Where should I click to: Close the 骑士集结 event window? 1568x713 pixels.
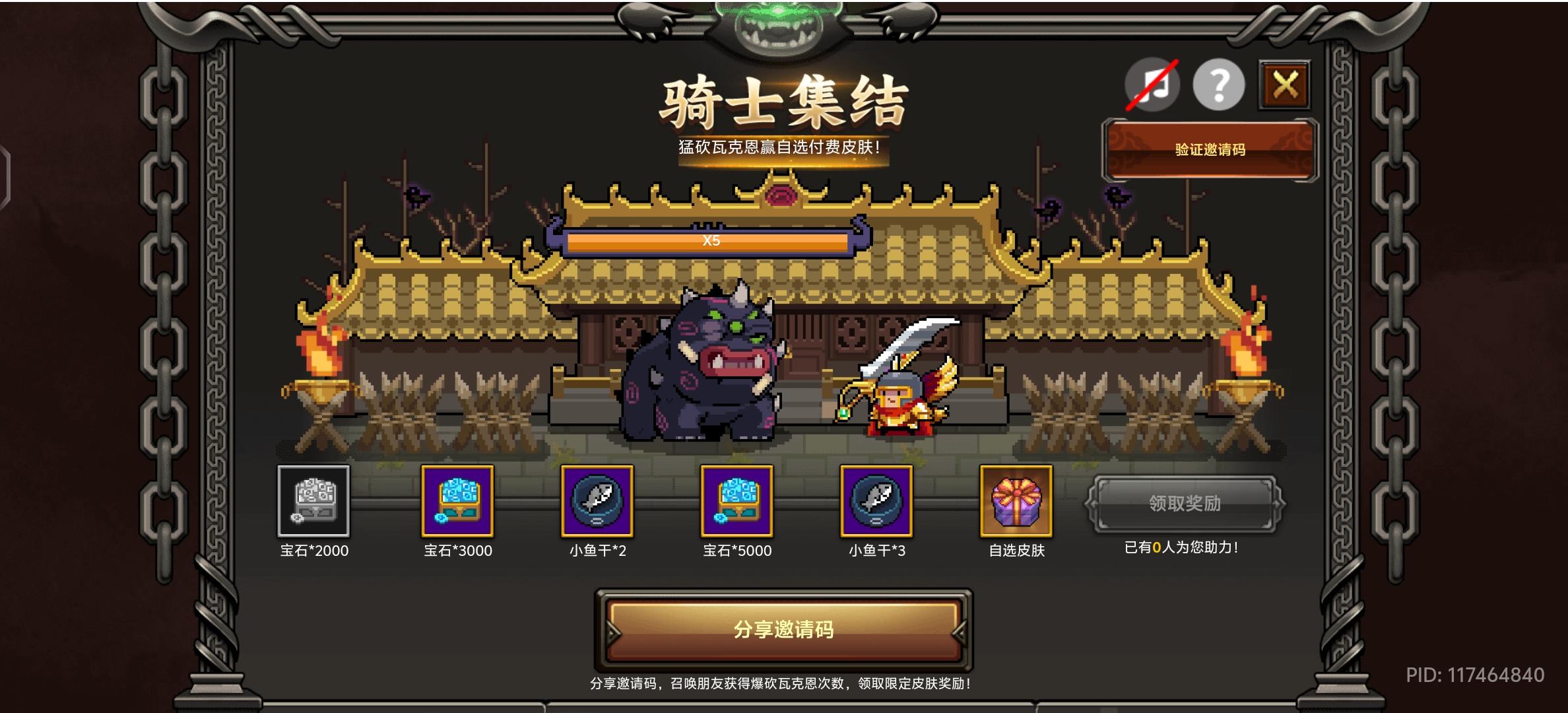1284,84
